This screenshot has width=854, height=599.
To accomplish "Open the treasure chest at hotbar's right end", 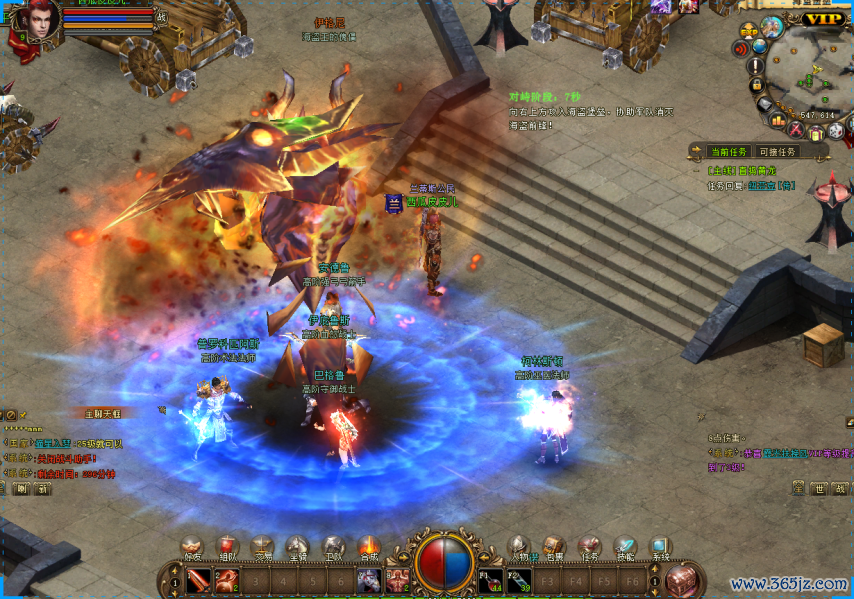I will (x=683, y=579).
